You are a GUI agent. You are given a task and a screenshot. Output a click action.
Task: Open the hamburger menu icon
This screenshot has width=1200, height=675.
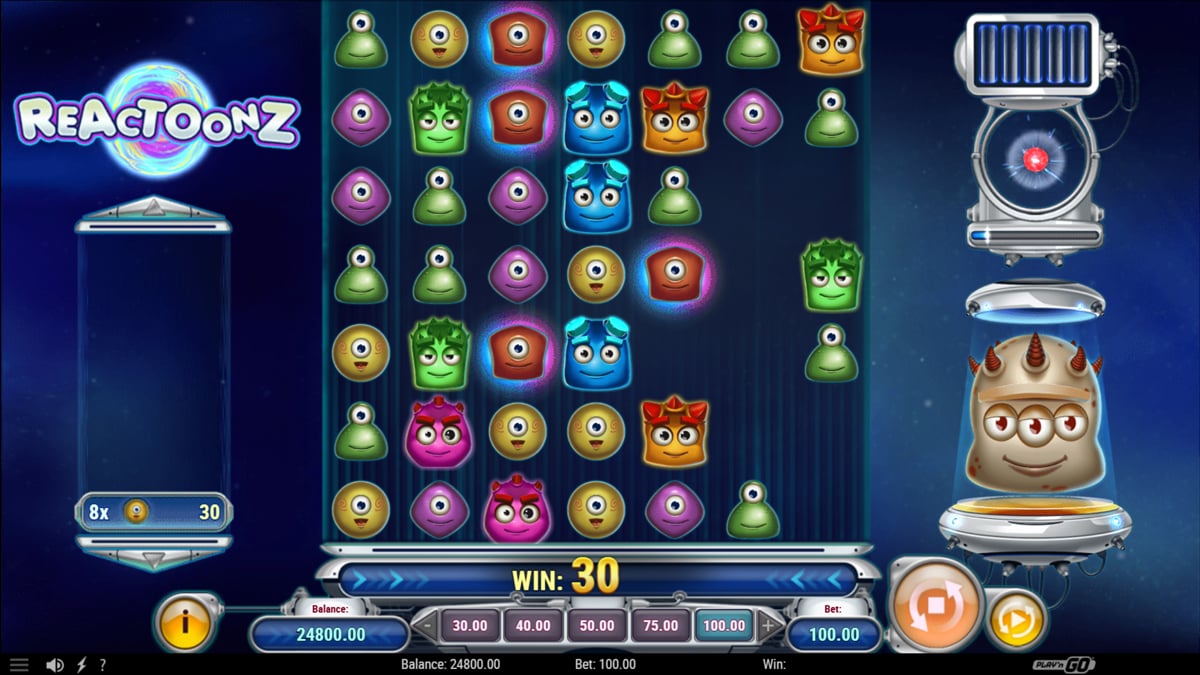point(19,664)
